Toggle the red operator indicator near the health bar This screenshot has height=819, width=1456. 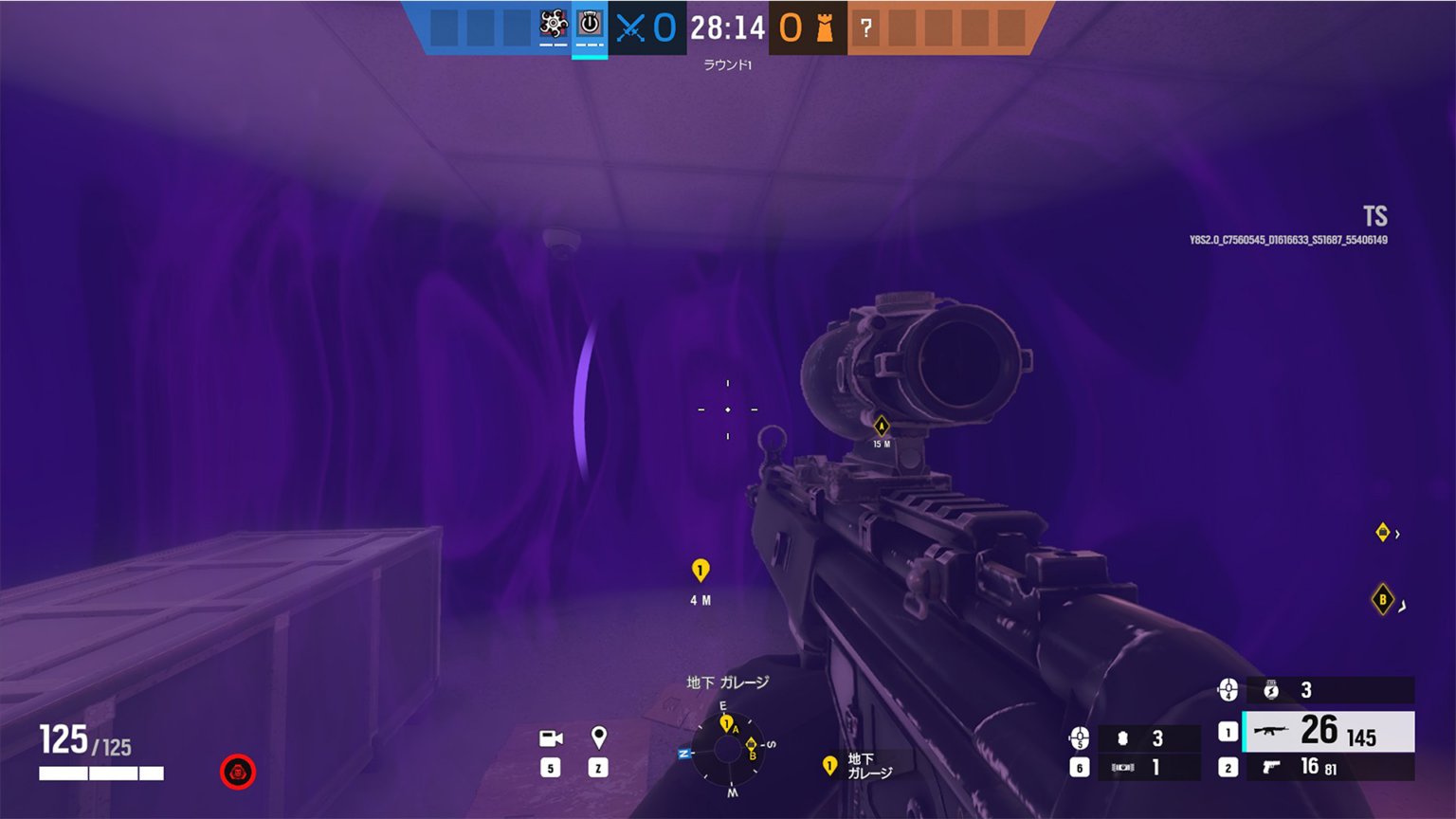coord(237,772)
